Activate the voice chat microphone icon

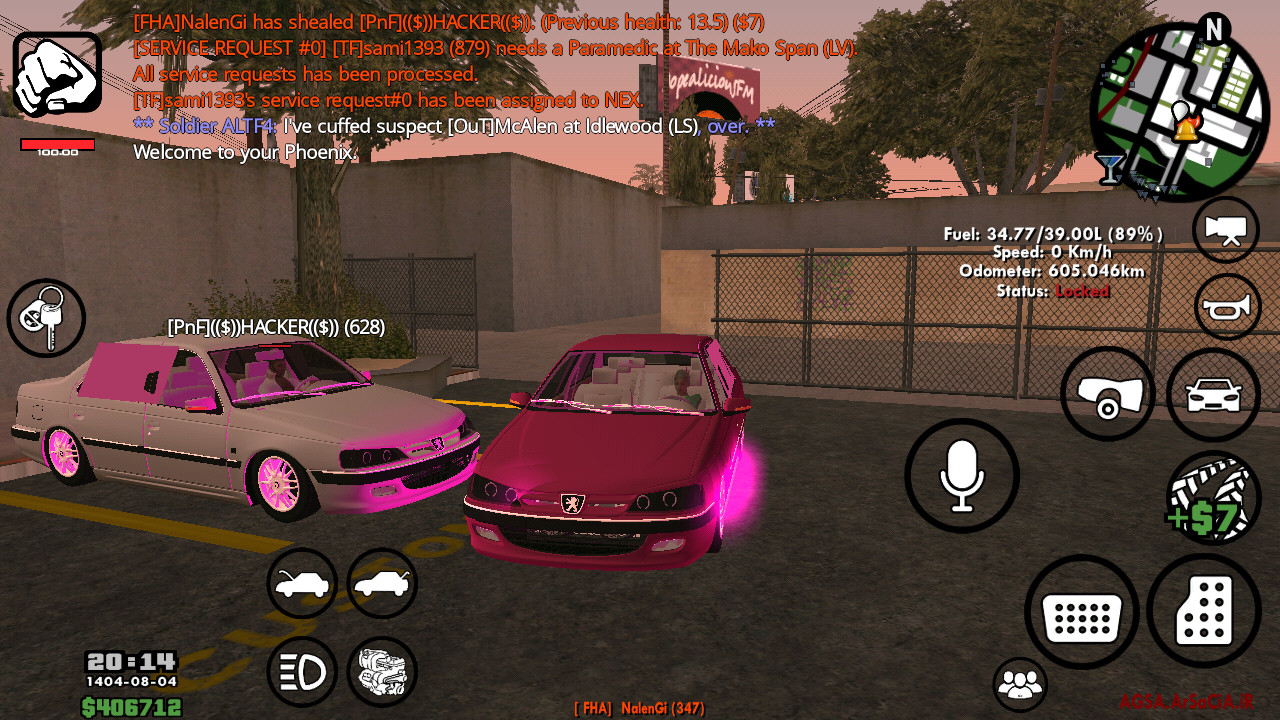point(961,475)
